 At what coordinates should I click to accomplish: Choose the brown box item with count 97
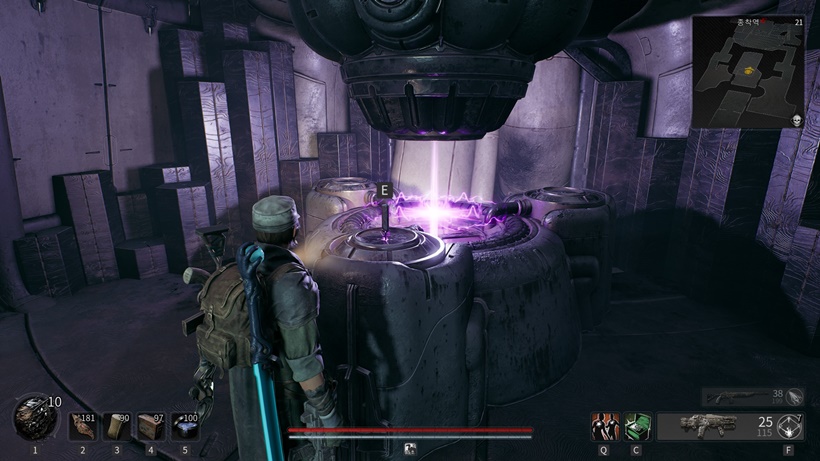coord(151,427)
